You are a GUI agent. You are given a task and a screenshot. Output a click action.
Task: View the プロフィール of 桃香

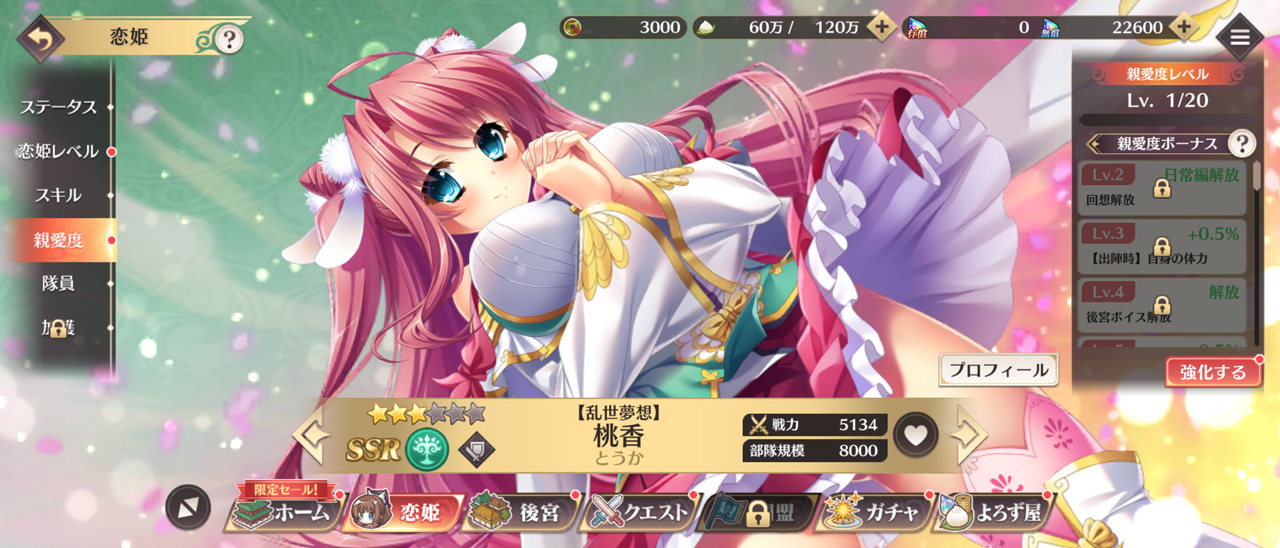(x=998, y=370)
